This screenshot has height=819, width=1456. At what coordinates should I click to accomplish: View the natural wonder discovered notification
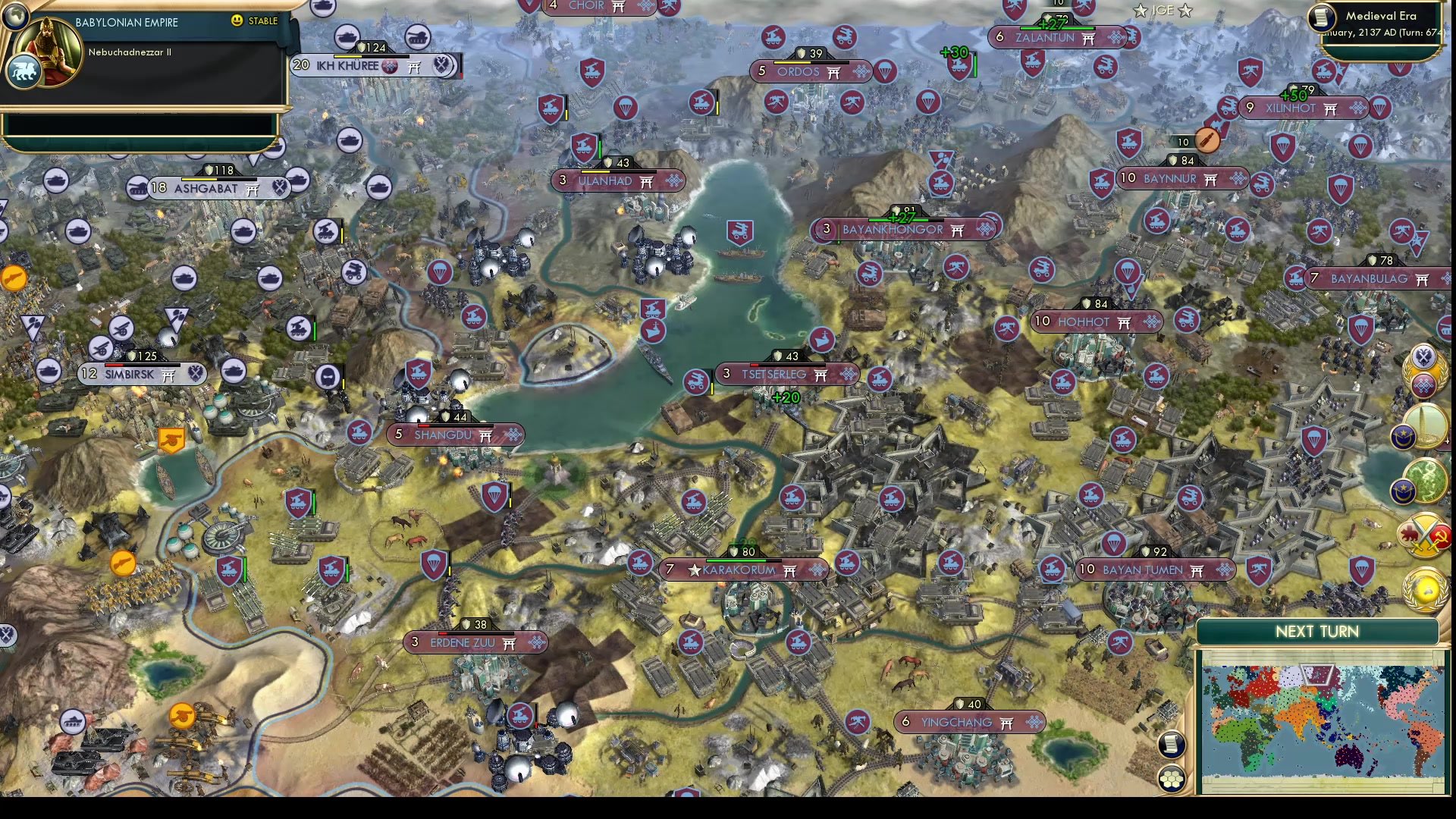click(x=1424, y=479)
